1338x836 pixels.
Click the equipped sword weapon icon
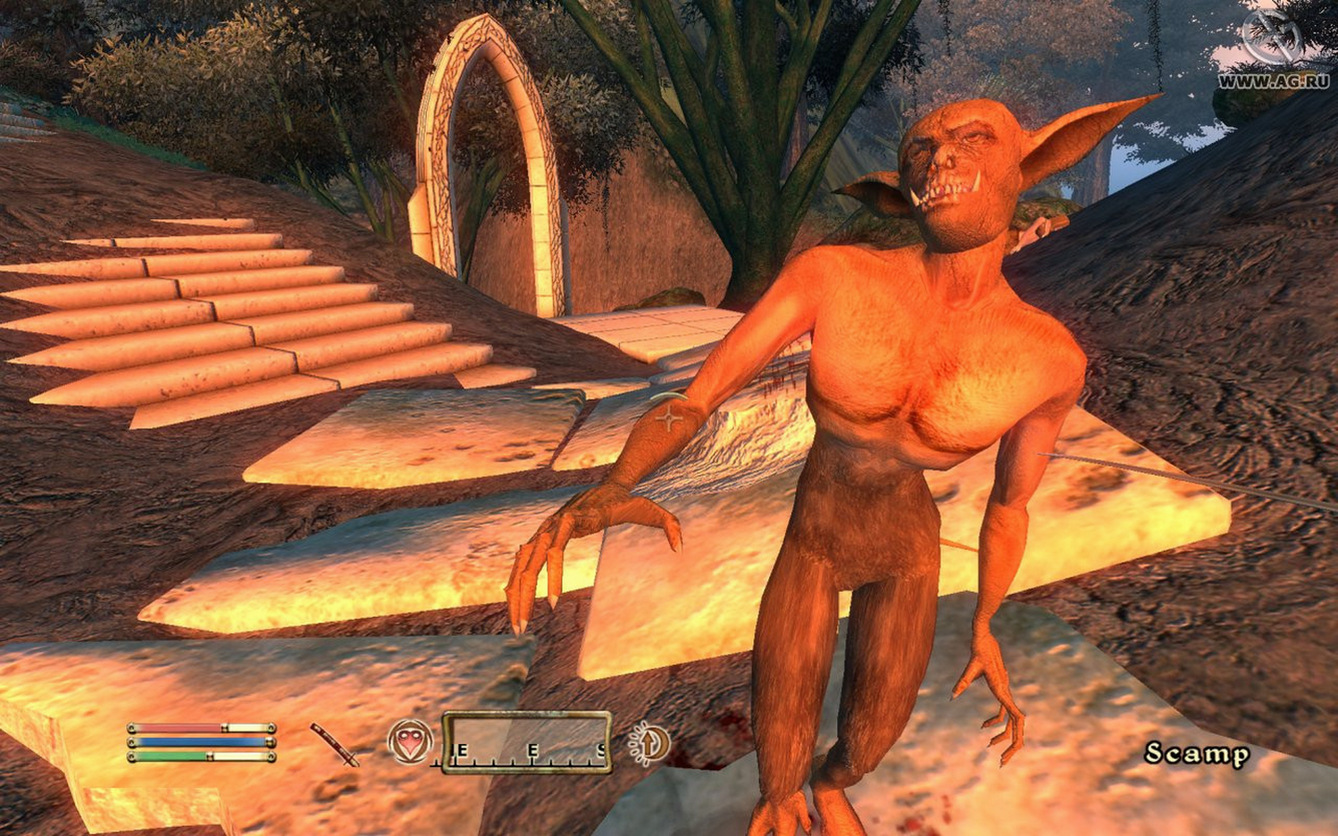pos(334,744)
